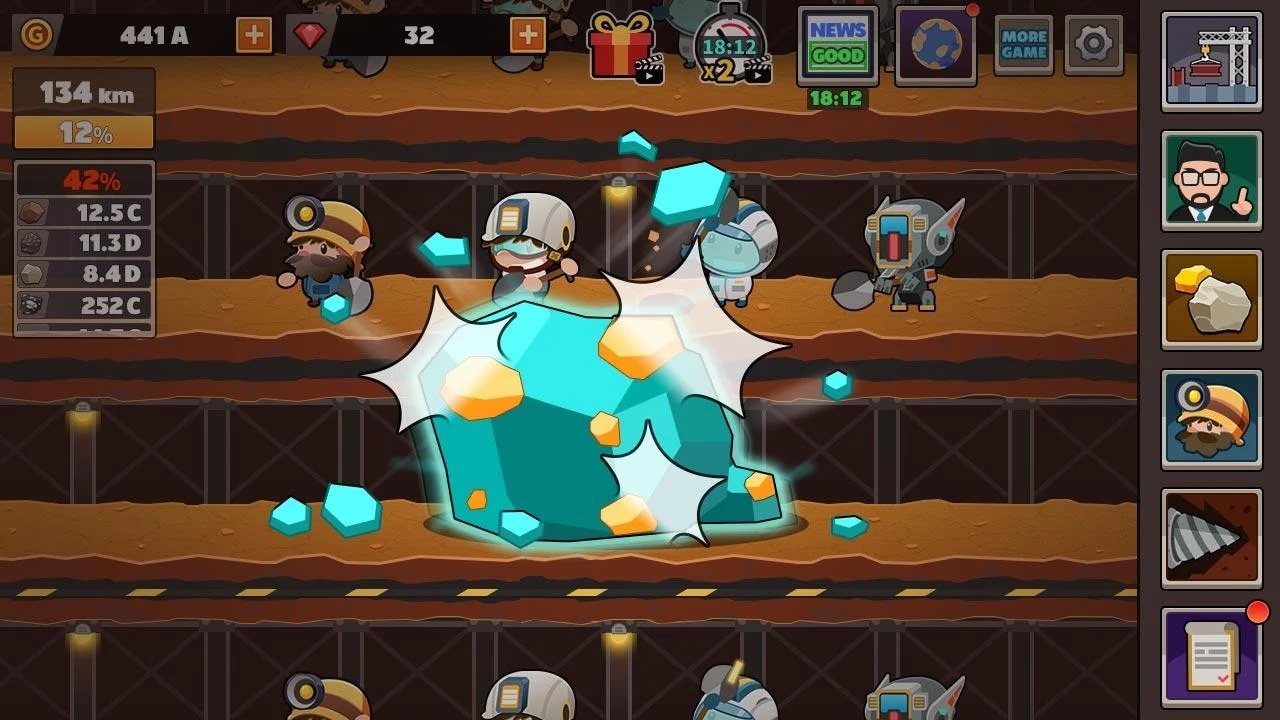Claim the red gift box video reward
1280x720 pixels.
tap(623, 46)
